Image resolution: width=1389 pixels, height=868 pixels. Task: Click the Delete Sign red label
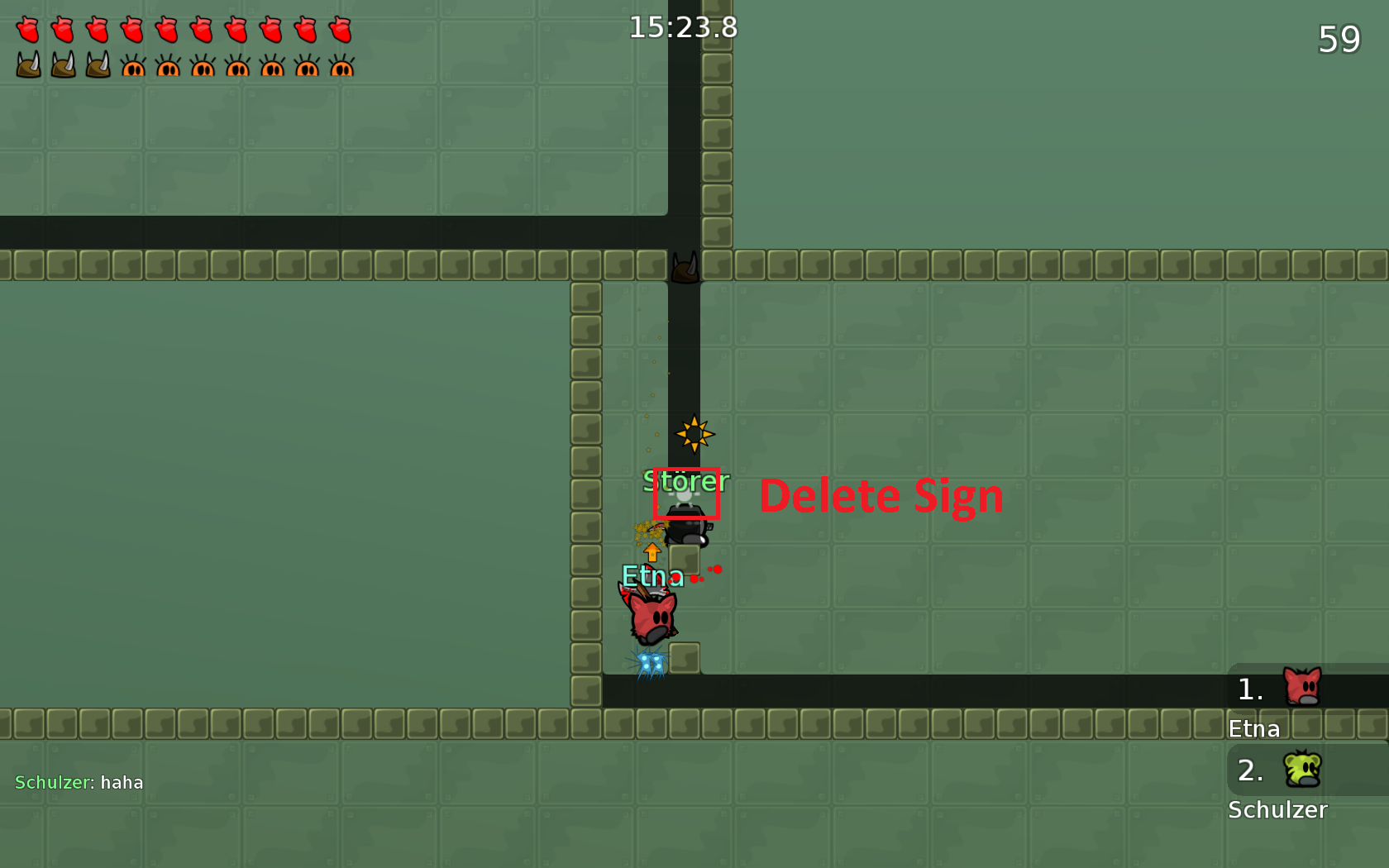pyautogui.click(x=881, y=496)
